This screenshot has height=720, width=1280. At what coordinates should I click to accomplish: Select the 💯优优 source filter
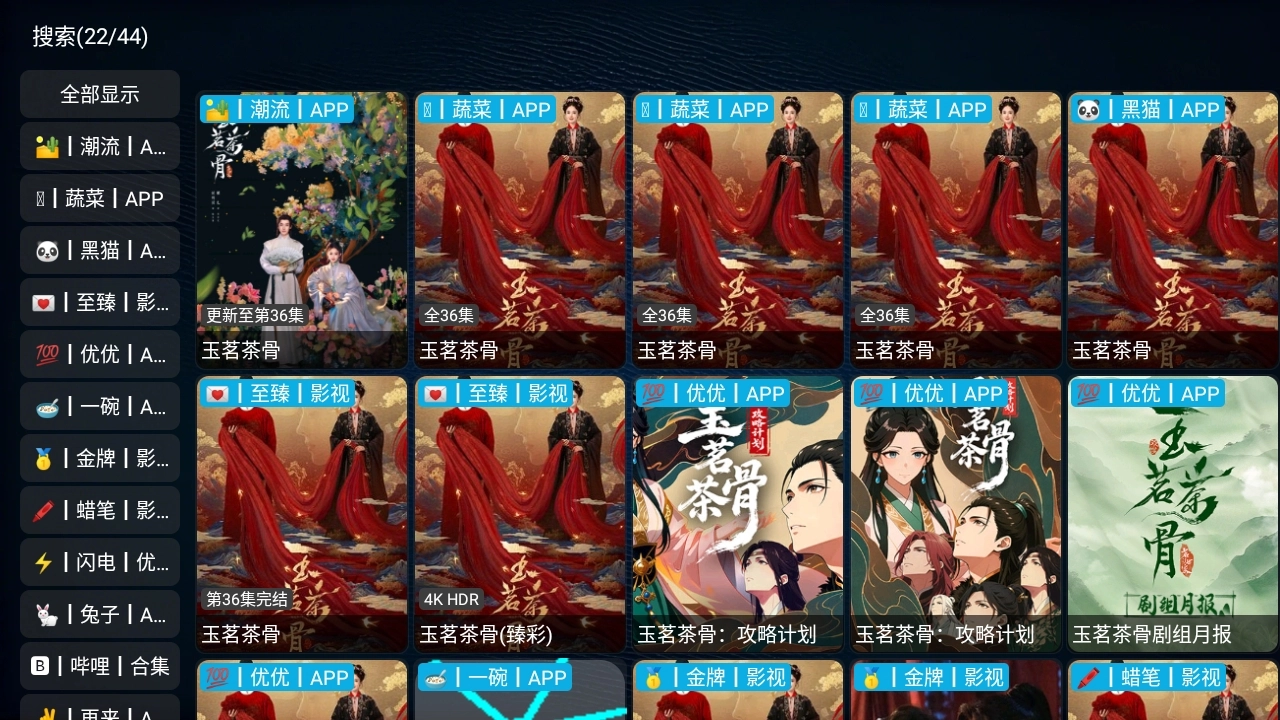[99, 354]
